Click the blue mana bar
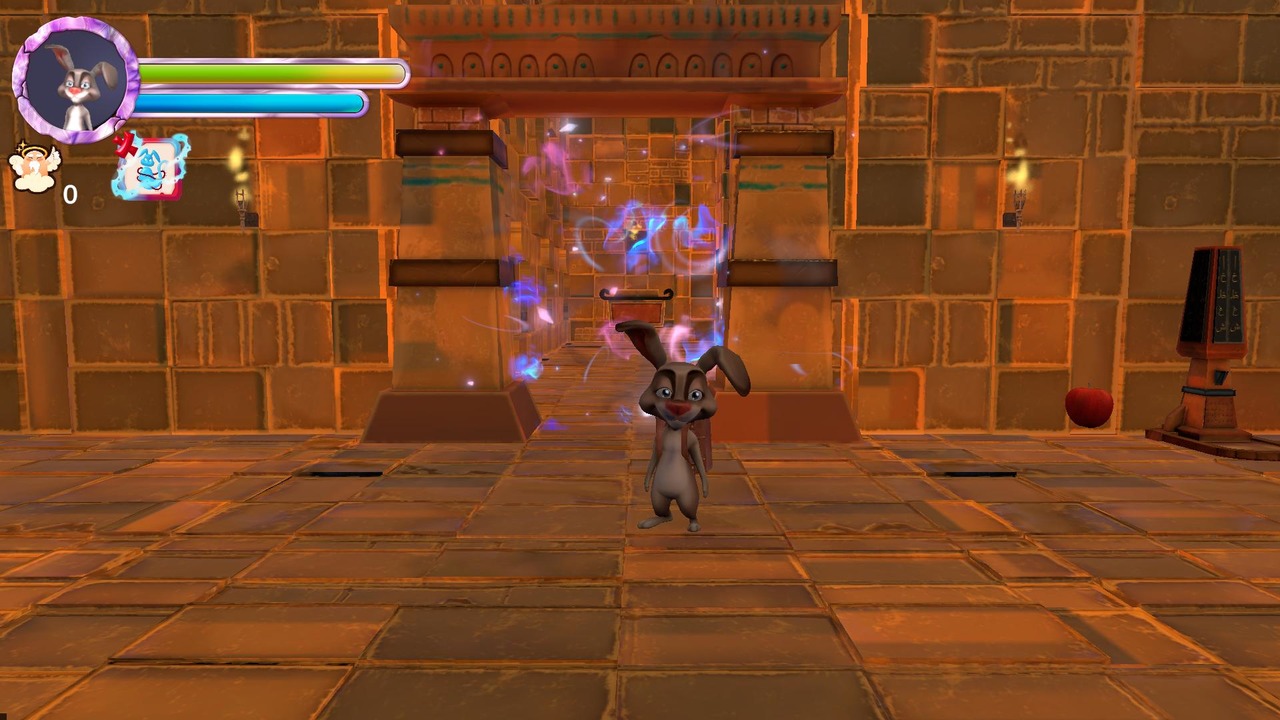The image size is (1280, 720). 250,100
